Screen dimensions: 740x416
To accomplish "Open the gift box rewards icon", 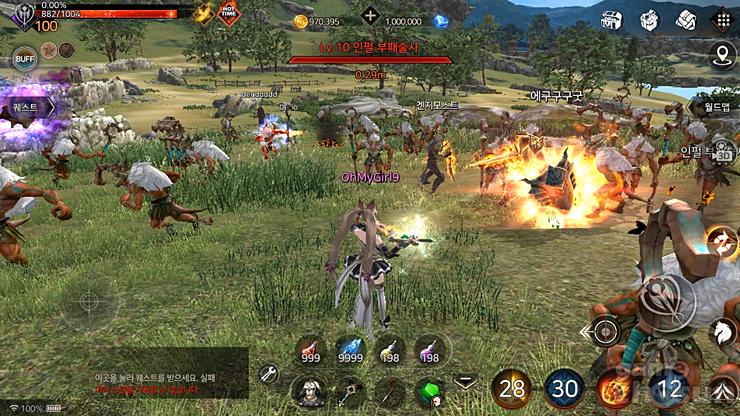I will [649, 19].
